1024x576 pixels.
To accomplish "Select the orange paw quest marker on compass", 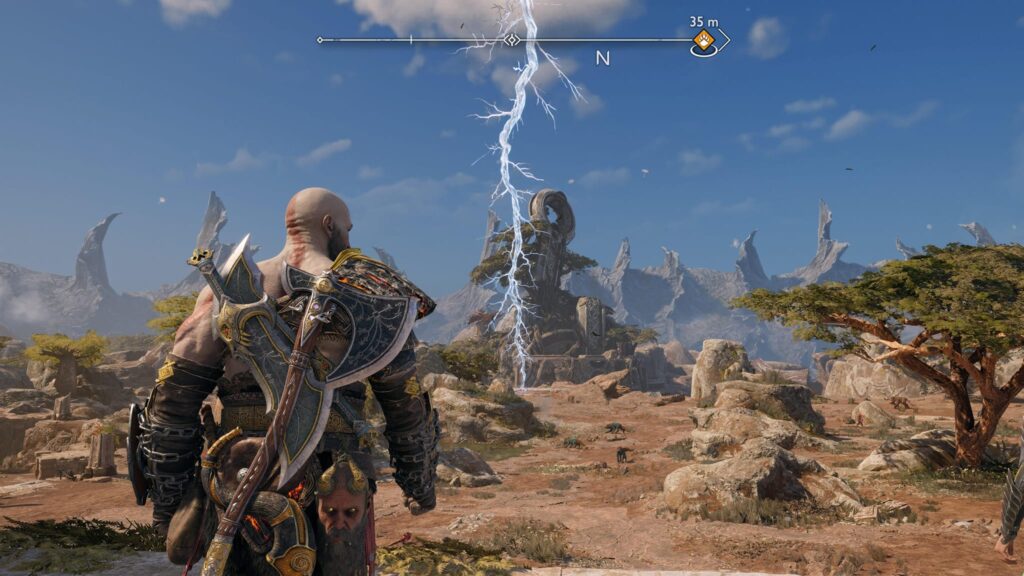I will coord(704,41).
